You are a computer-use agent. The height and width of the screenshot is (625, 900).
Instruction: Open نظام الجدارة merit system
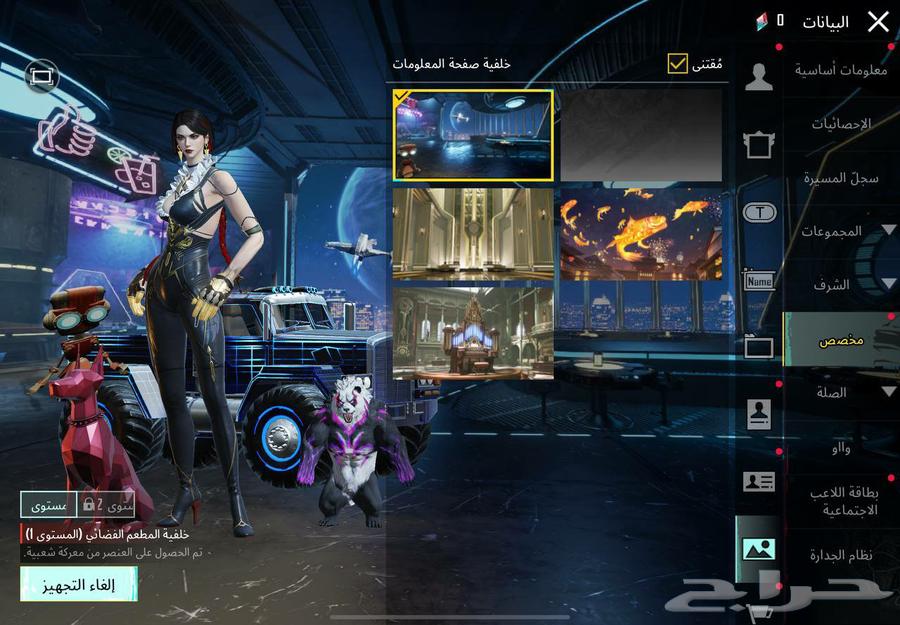840,555
